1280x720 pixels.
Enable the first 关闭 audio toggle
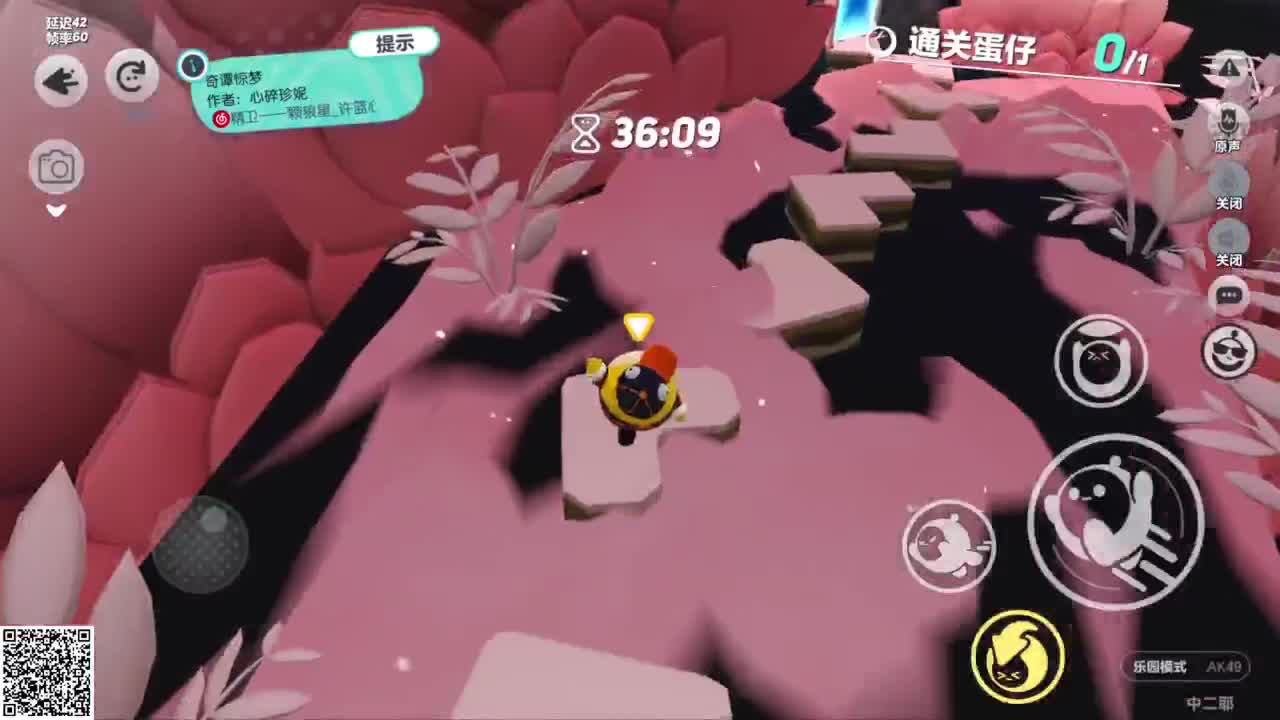[1229, 182]
